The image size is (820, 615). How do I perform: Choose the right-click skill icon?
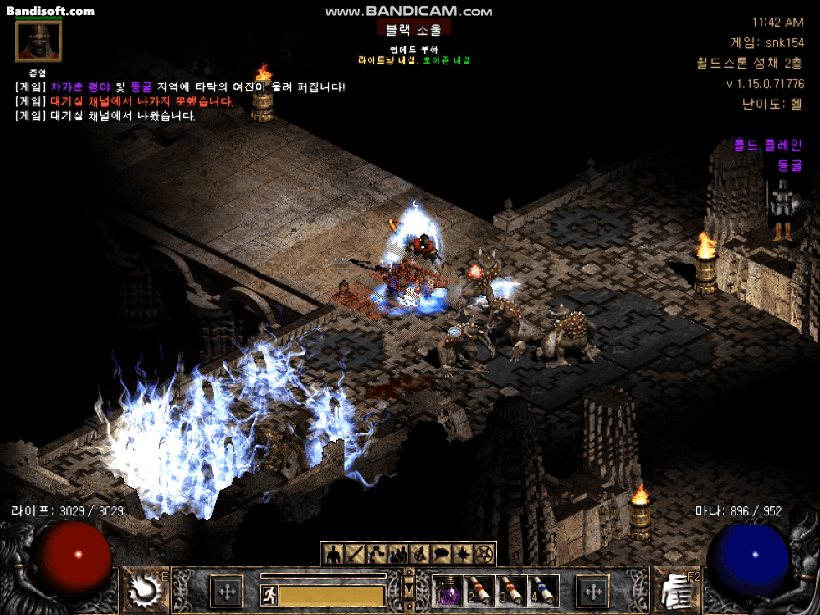(675, 590)
